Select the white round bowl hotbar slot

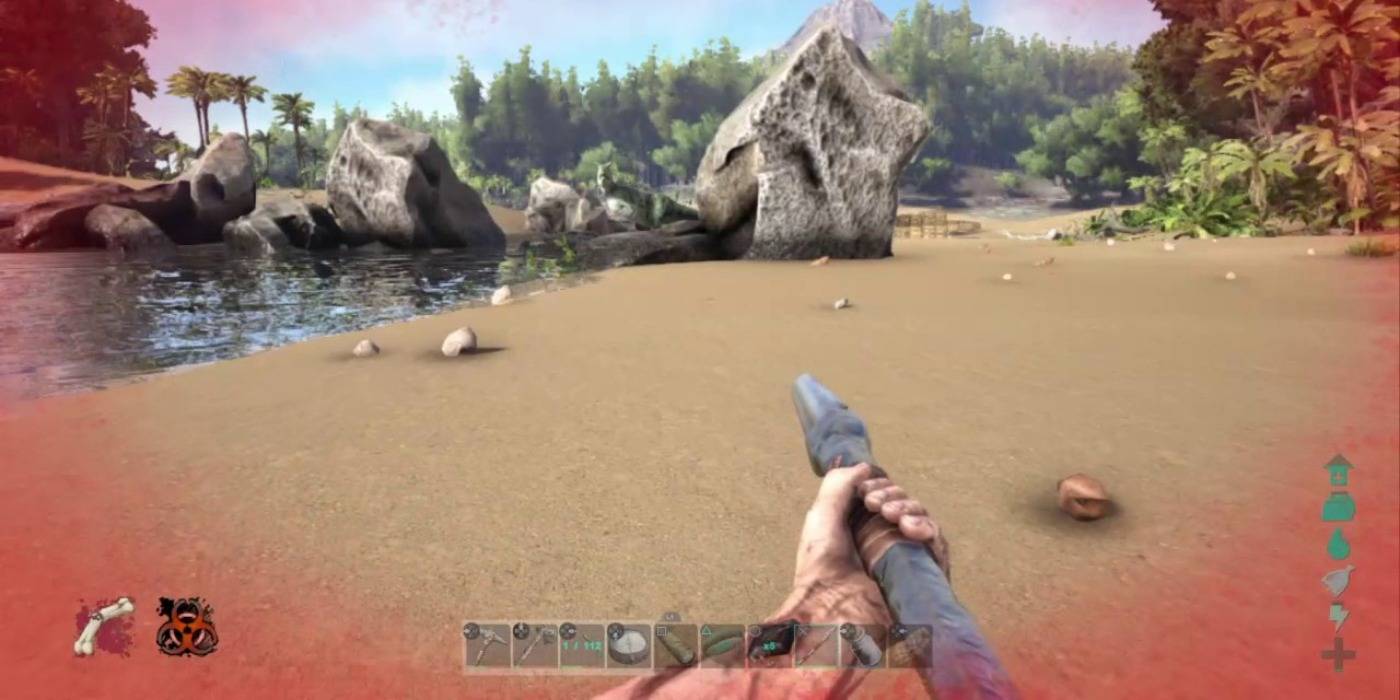(x=629, y=646)
